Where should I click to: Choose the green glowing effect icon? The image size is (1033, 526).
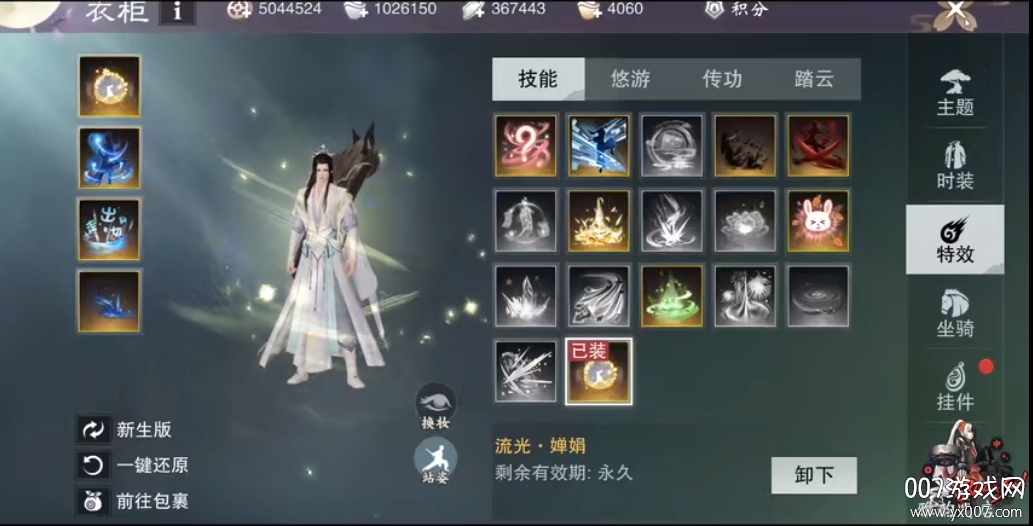coord(672,296)
